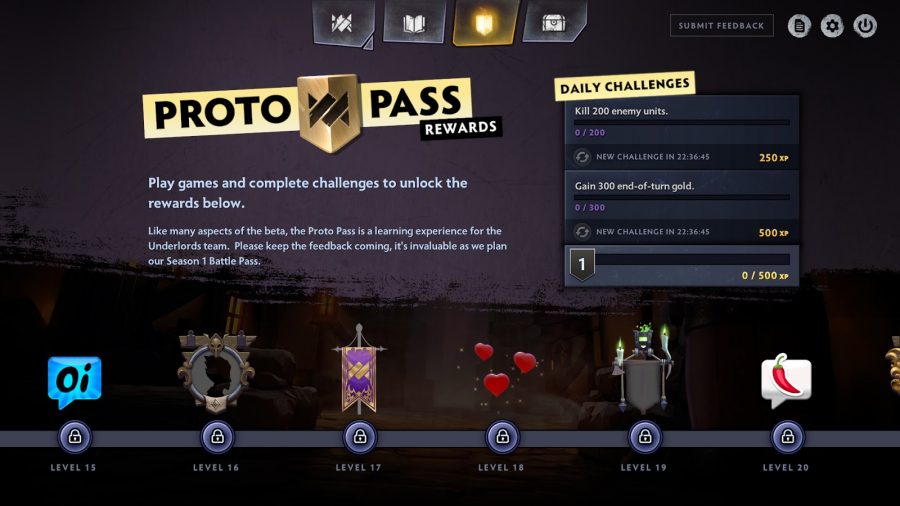Viewport: 900px width, 506px height.
Task: Select the Level 20 lock node
Action: (787, 437)
